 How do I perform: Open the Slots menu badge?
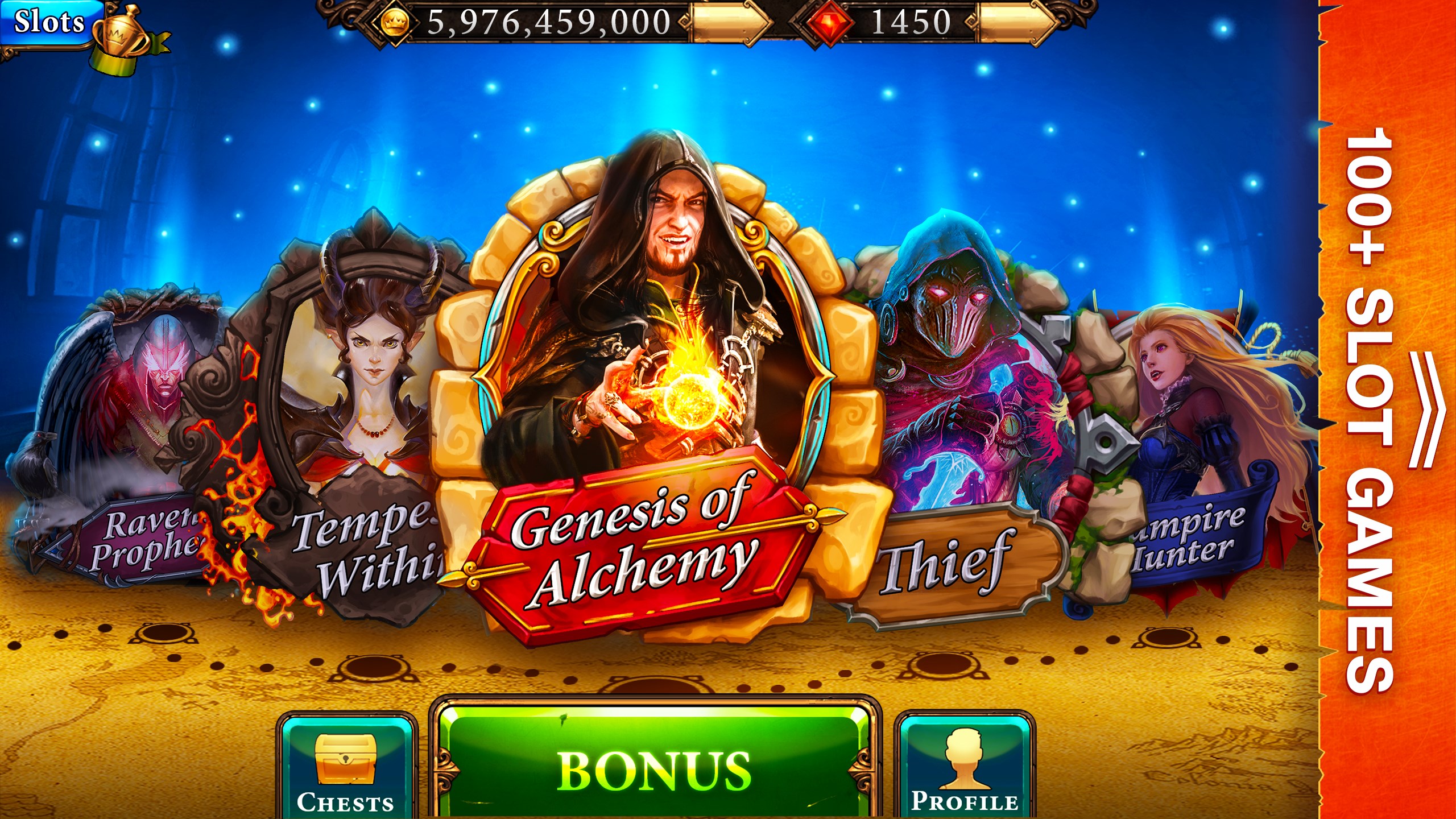(48, 23)
